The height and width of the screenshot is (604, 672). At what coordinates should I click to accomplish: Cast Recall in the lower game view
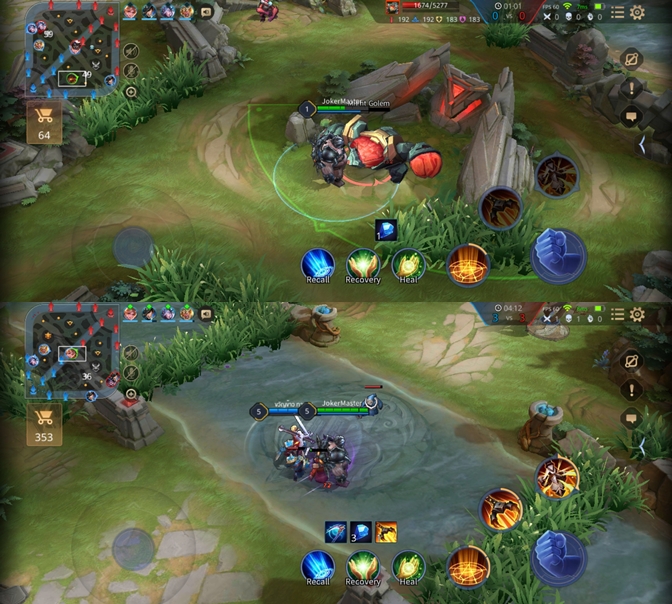coord(318,567)
